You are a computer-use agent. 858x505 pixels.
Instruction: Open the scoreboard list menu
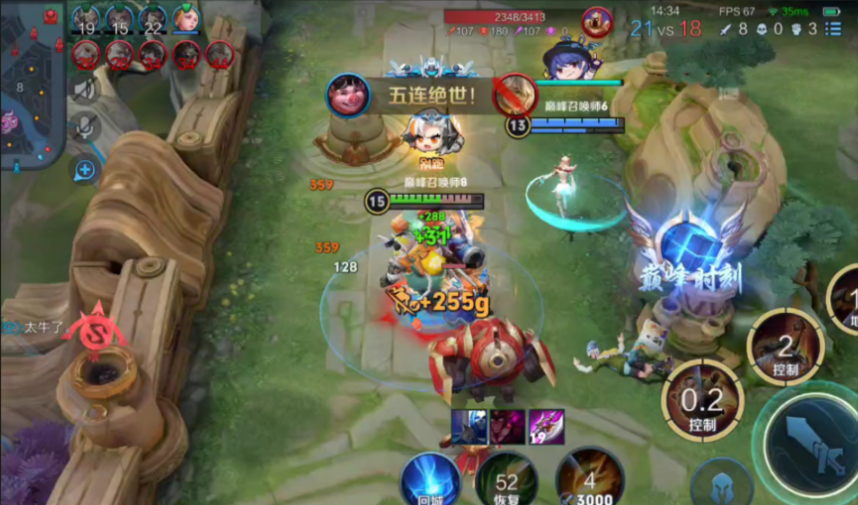[833, 29]
